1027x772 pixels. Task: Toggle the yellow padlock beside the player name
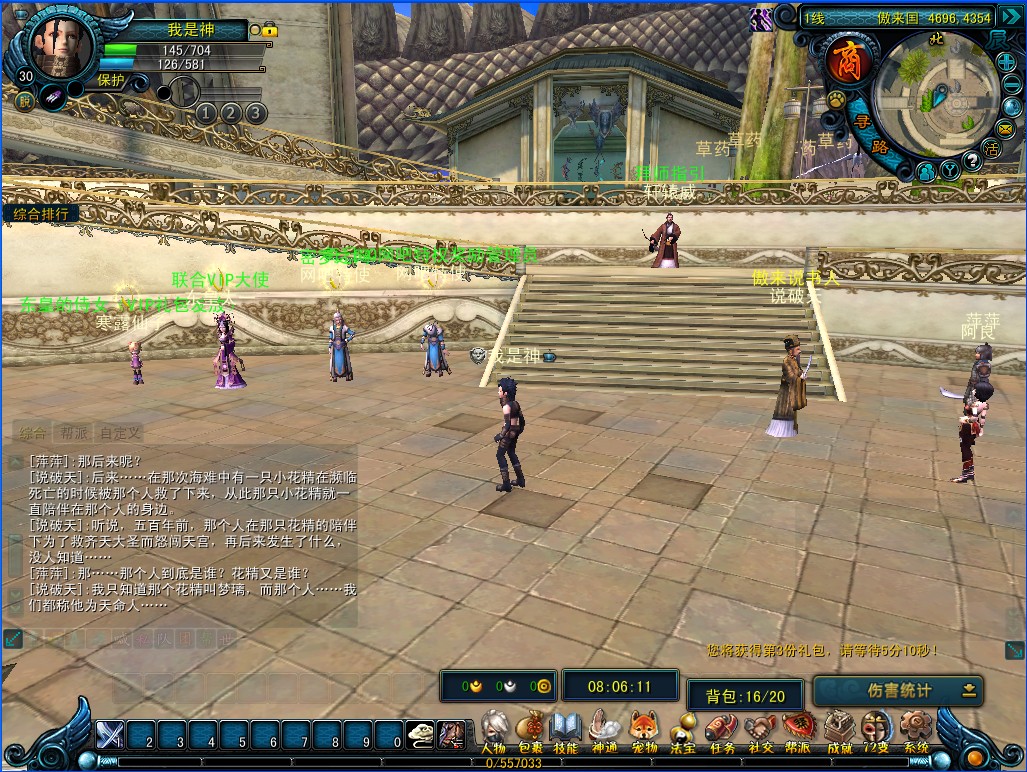269,31
